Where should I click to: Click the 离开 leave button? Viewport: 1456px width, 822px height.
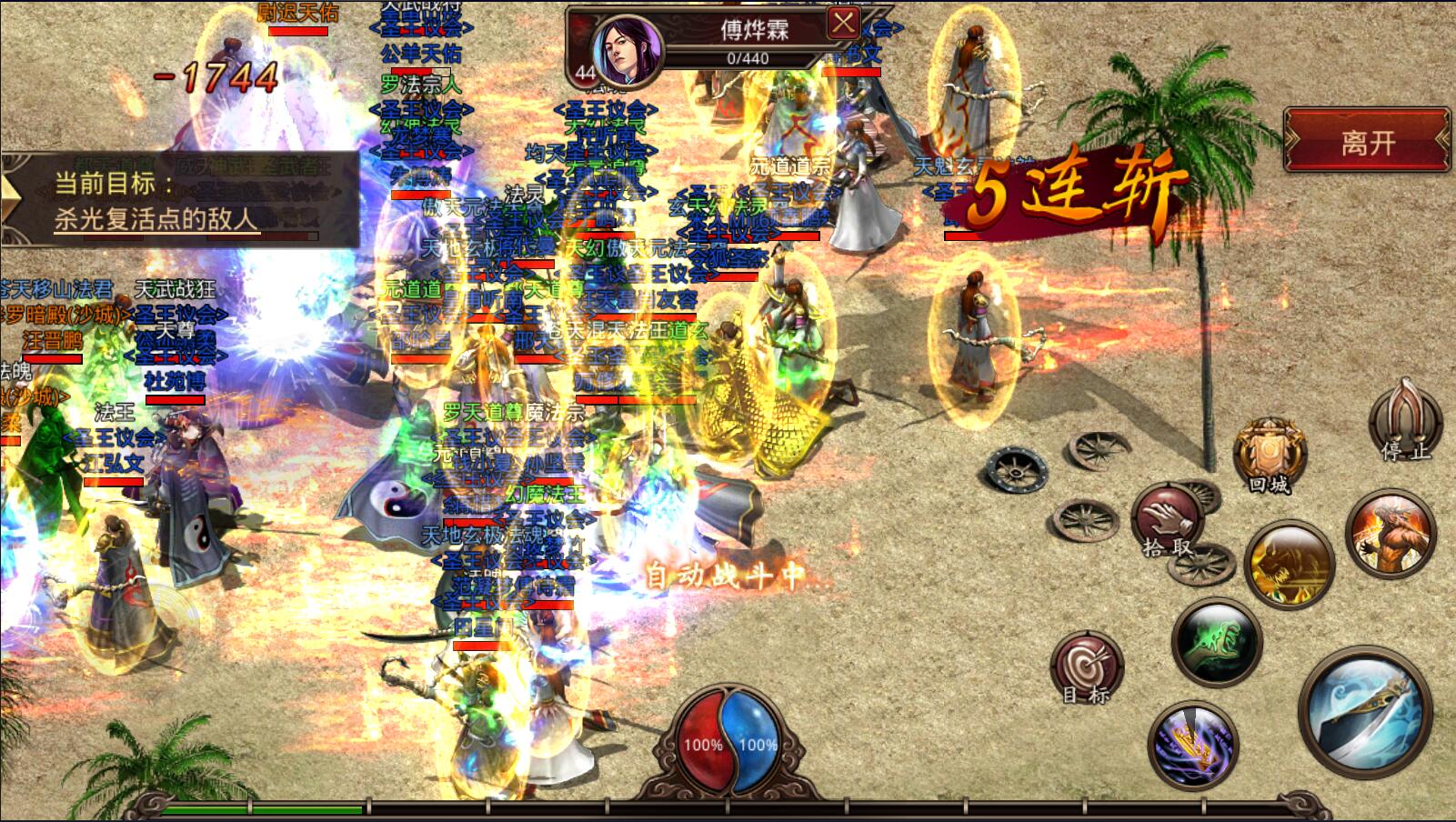1367,141
